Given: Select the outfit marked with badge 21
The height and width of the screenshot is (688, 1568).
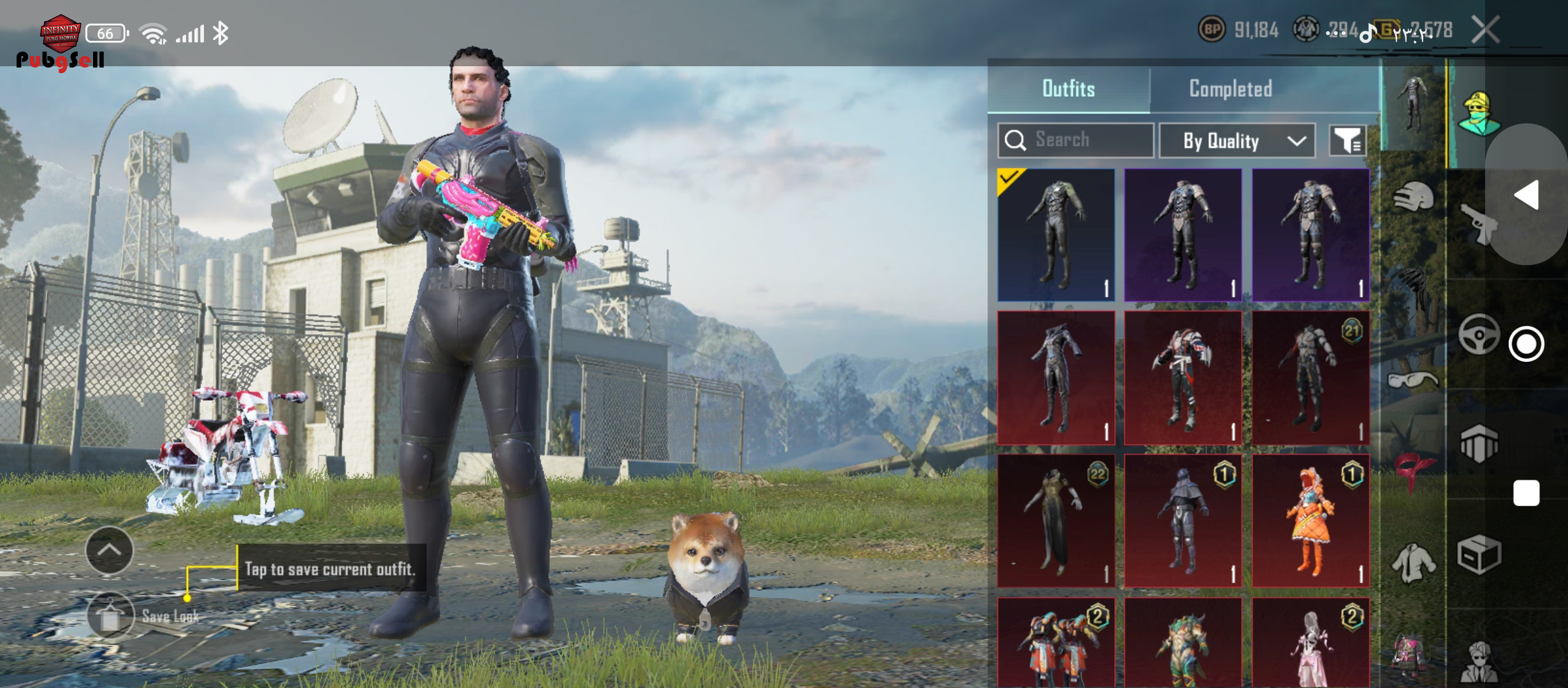Looking at the screenshot, I should 1310,378.
